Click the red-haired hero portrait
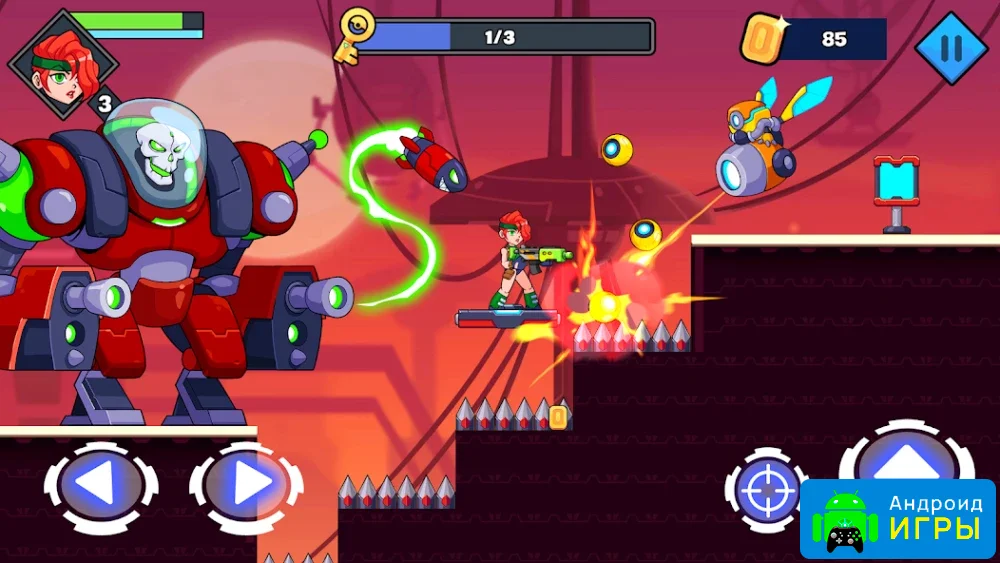 (x=62, y=62)
